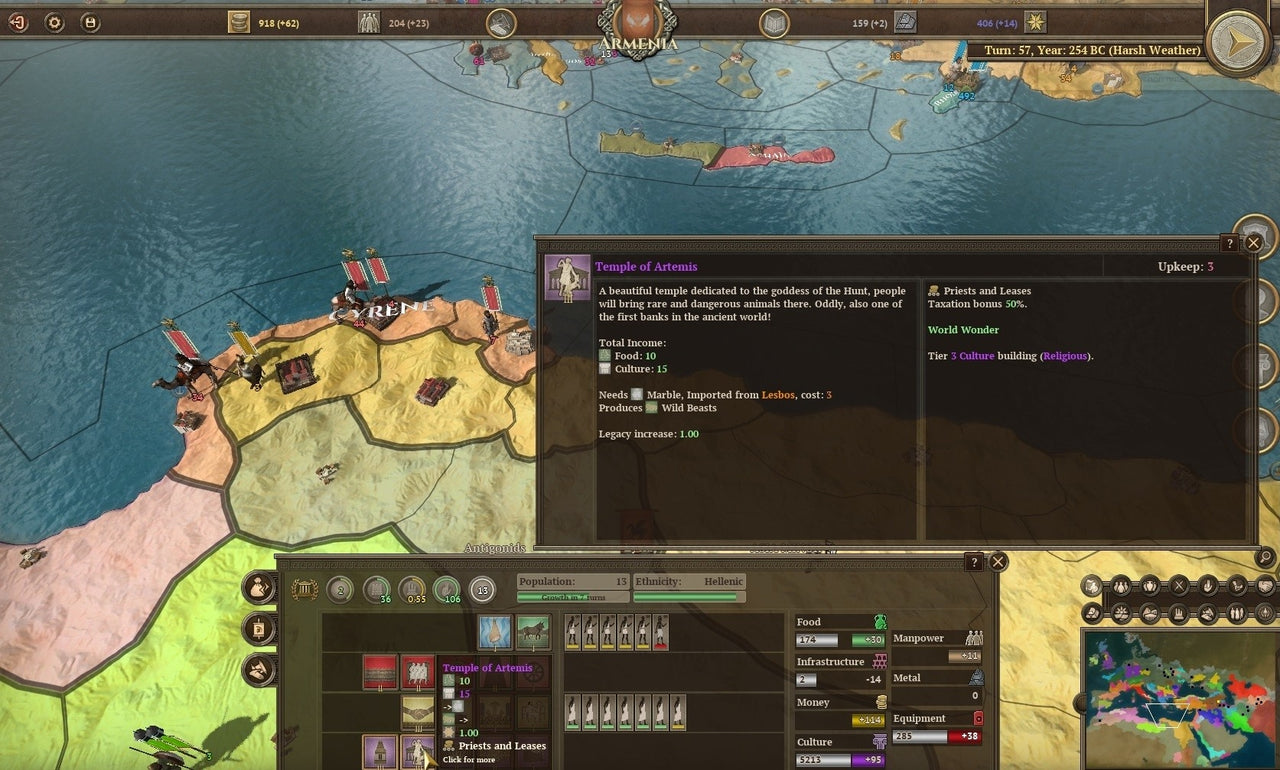Click the crossed-swords battle icon above the minimap
The height and width of the screenshot is (770, 1280).
[1178, 586]
